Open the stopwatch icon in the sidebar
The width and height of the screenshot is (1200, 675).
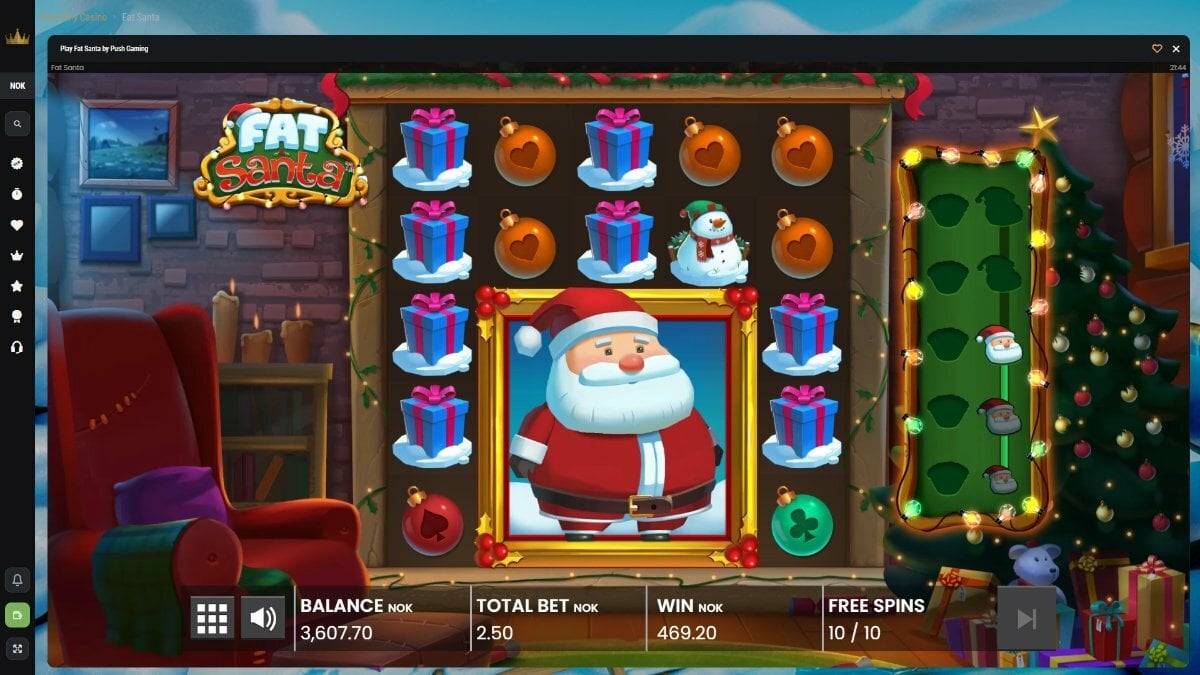click(17, 194)
